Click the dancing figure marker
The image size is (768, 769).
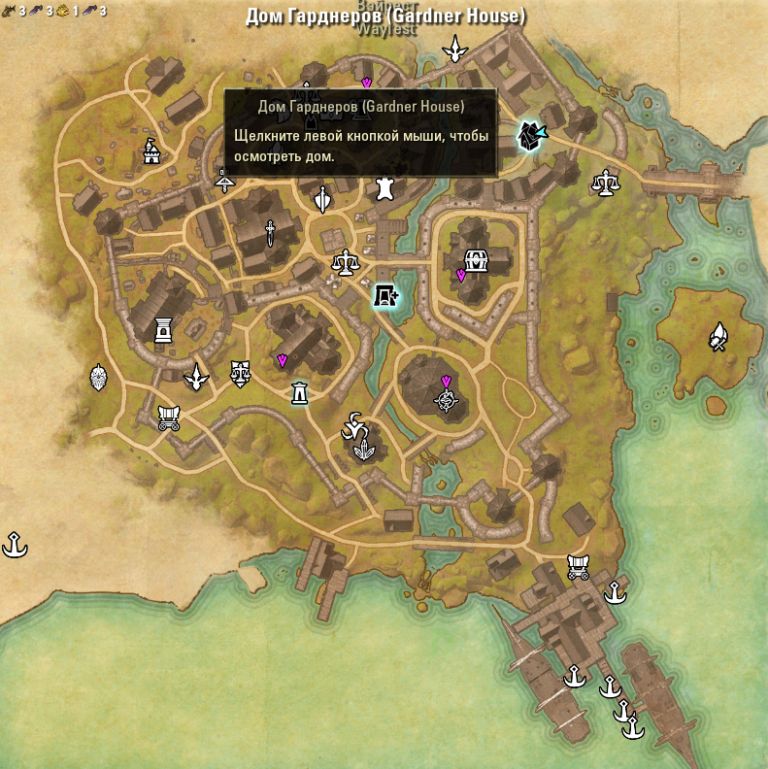pyautogui.click(x=353, y=427)
